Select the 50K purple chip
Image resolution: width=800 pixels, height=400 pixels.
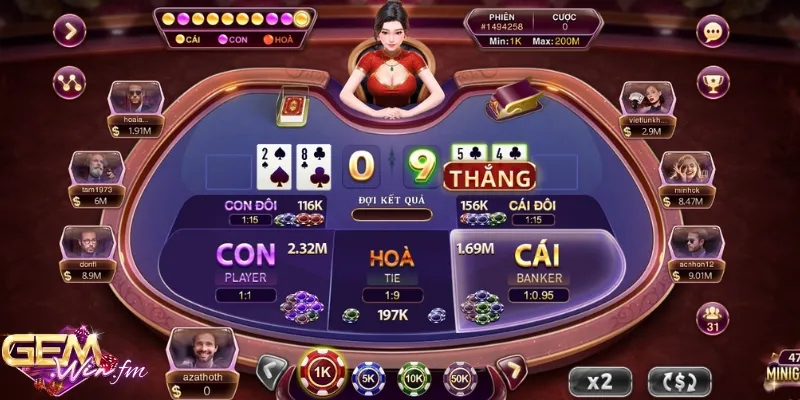pyautogui.click(x=460, y=377)
